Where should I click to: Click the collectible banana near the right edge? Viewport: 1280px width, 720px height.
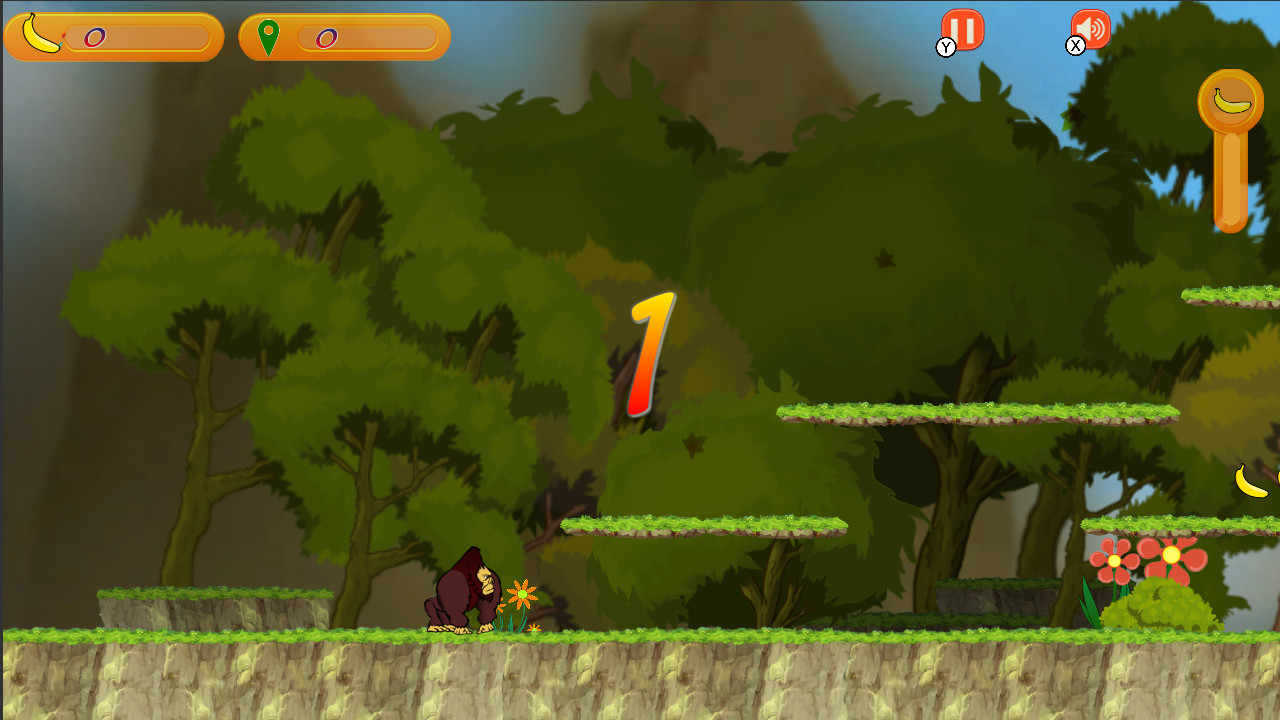click(x=1252, y=483)
